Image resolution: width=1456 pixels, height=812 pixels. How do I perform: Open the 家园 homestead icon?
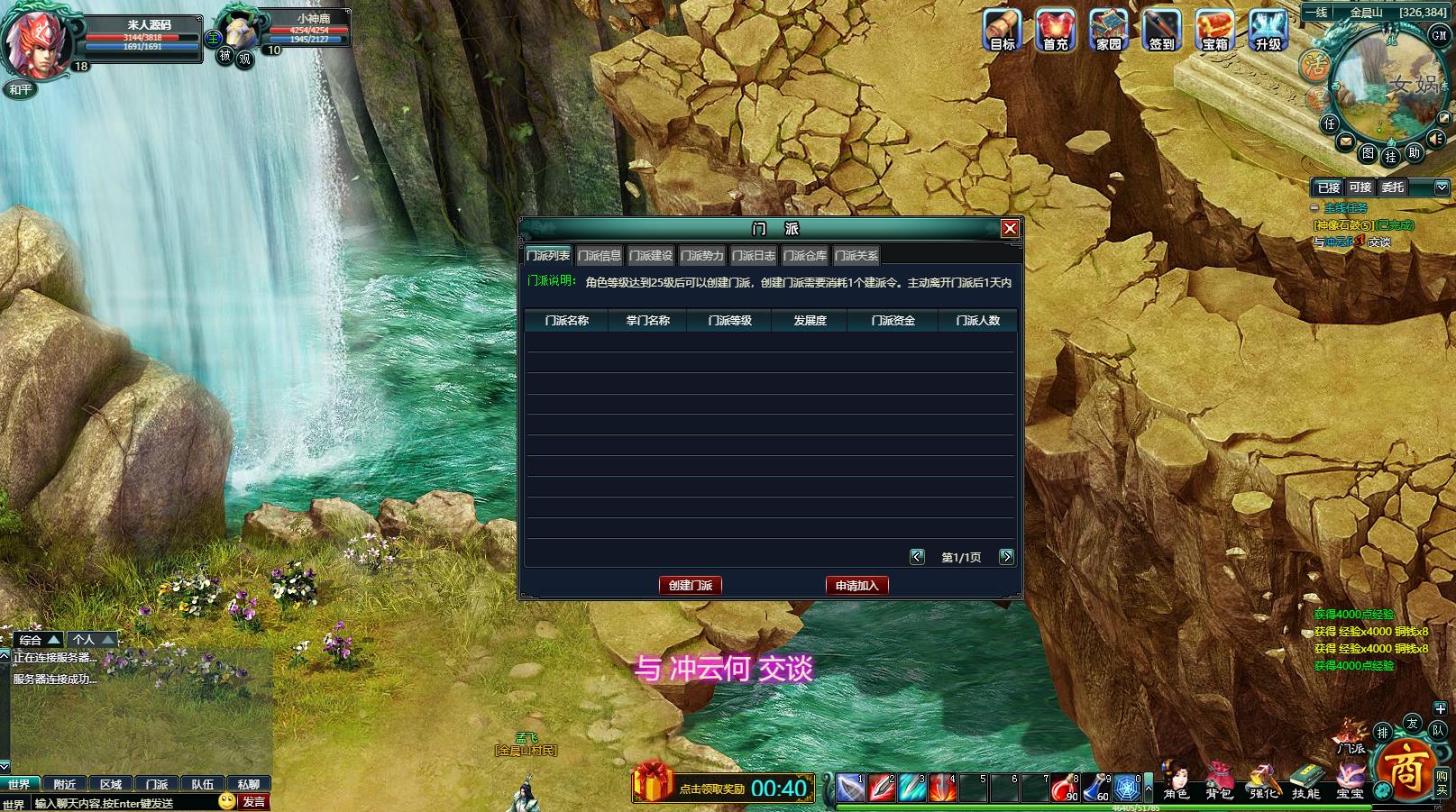click(x=1108, y=31)
